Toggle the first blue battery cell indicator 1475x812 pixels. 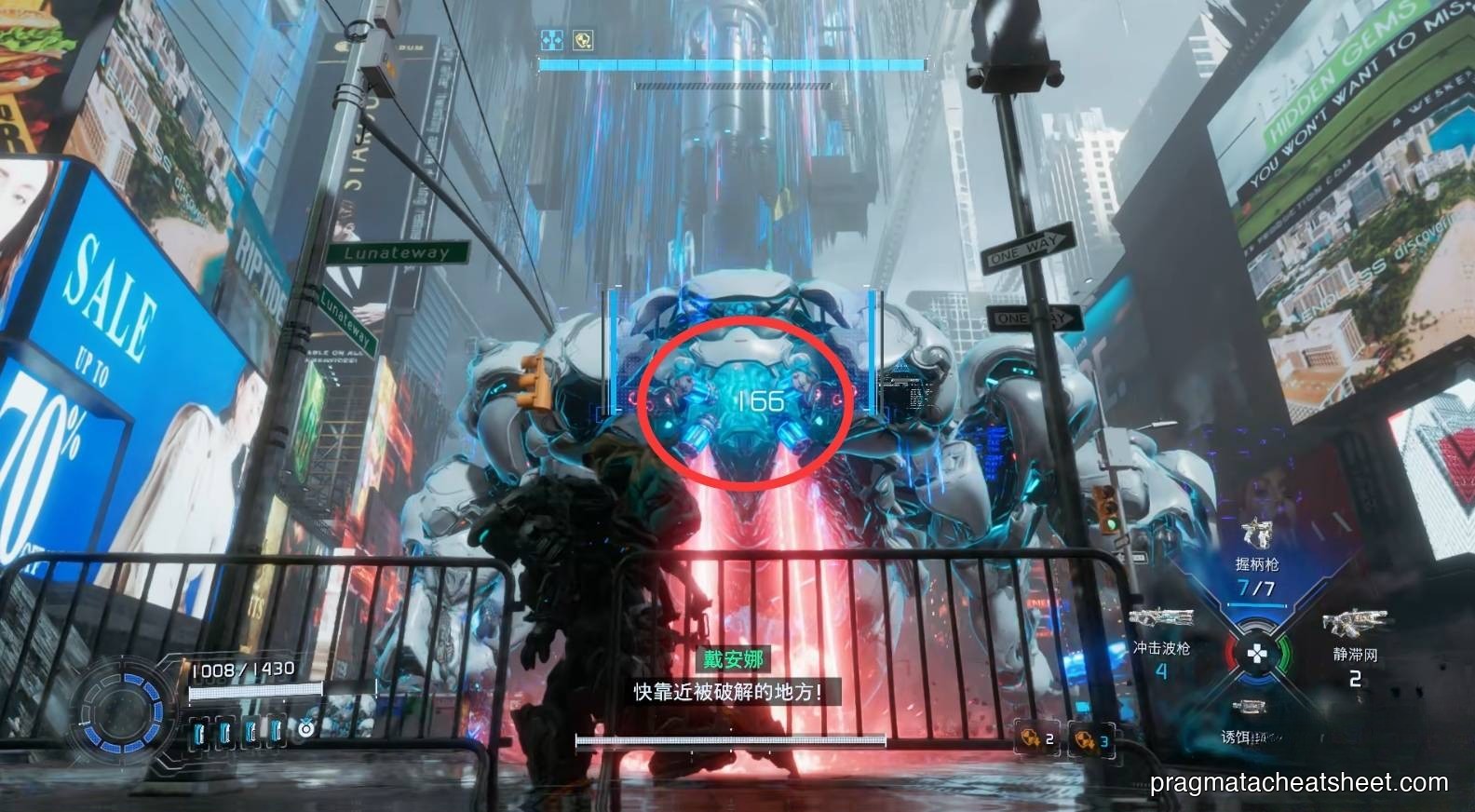[199, 732]
